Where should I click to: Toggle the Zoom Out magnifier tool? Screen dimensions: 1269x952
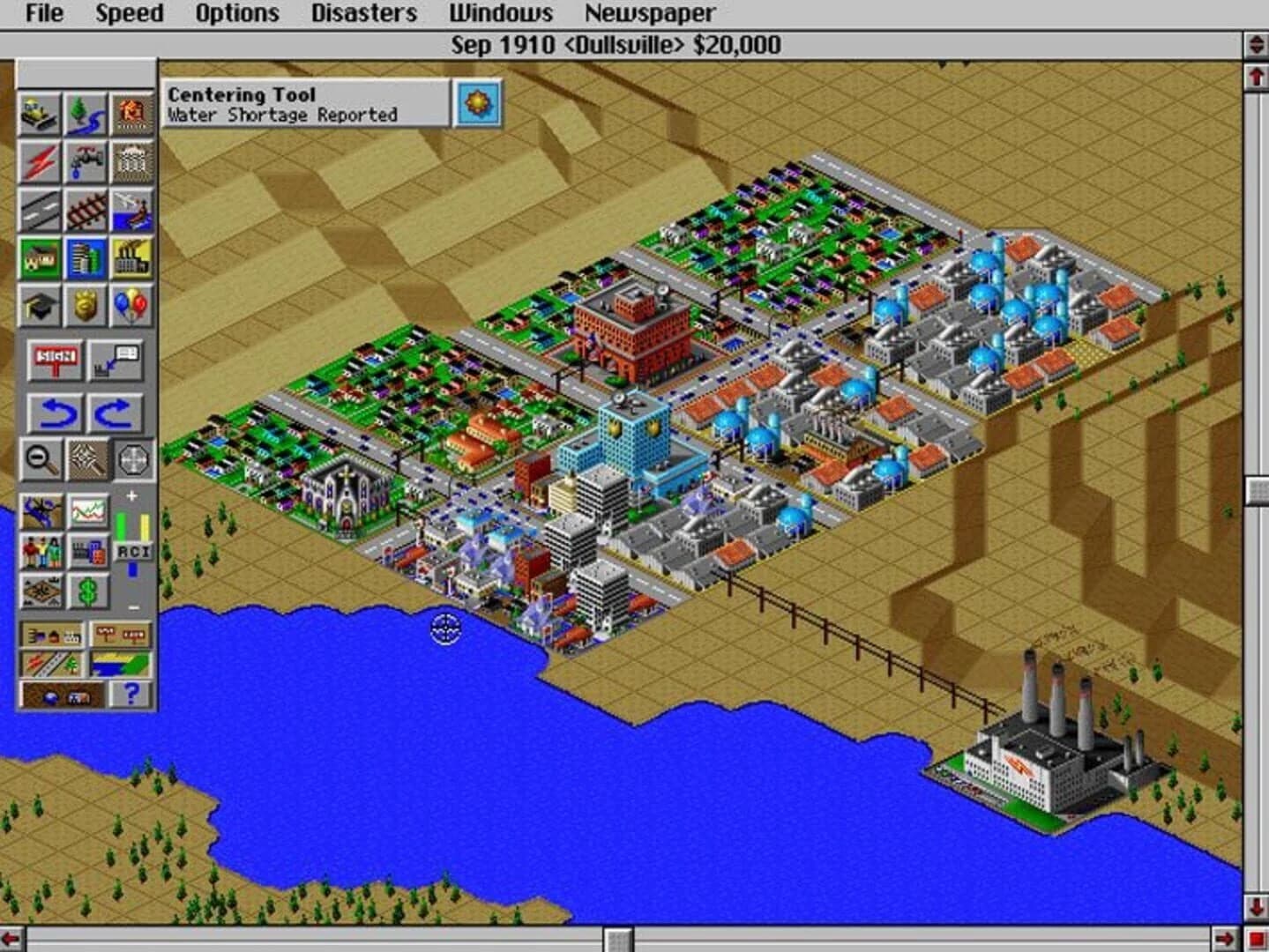click(x=39, y=460)
